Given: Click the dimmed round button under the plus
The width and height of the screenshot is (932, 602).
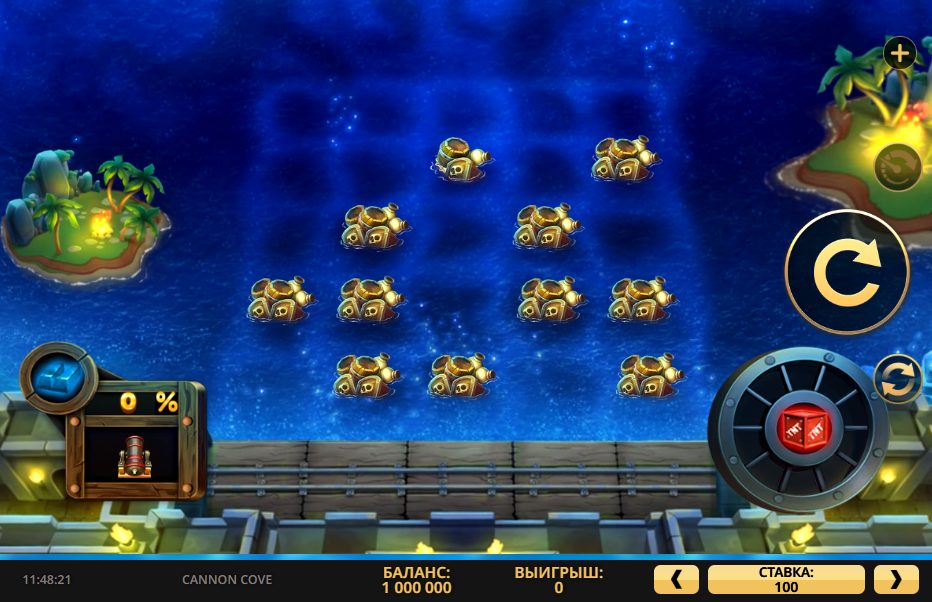Looking at the screenshot, I should (x=897, y=167).
